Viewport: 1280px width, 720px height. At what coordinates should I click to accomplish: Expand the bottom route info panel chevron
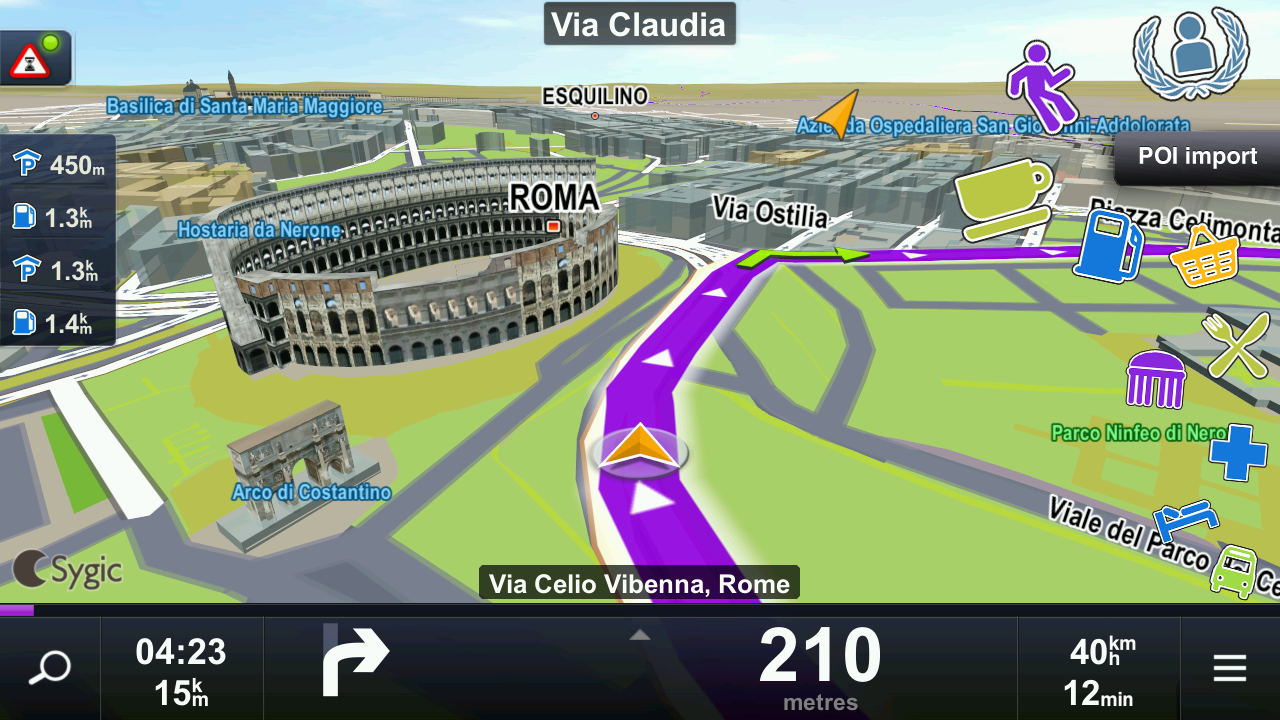[x=640, y=633]
